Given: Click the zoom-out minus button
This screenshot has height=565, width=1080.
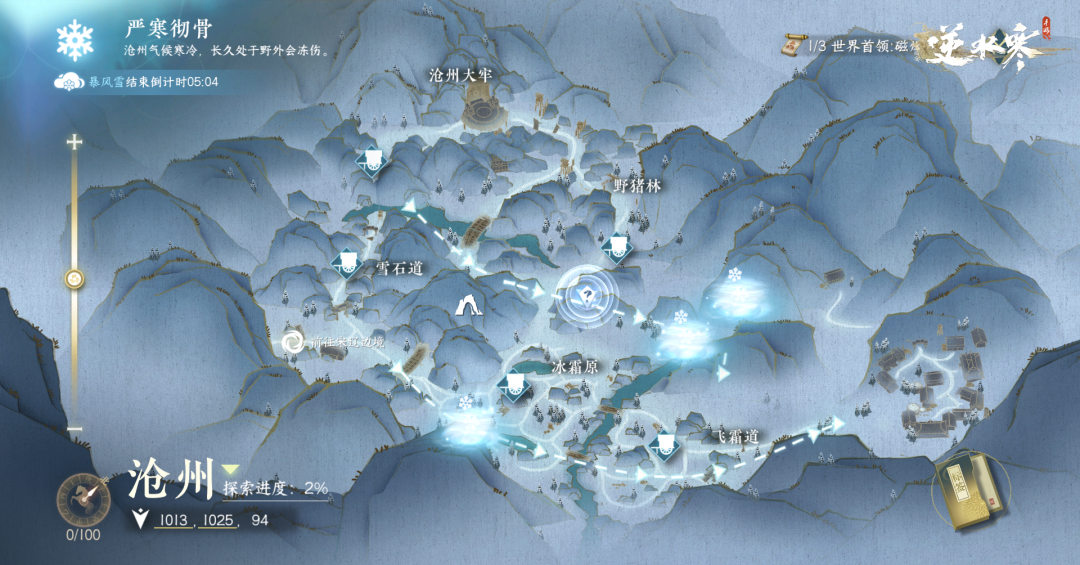Looking at the screenshot, I should pos(74,428).
